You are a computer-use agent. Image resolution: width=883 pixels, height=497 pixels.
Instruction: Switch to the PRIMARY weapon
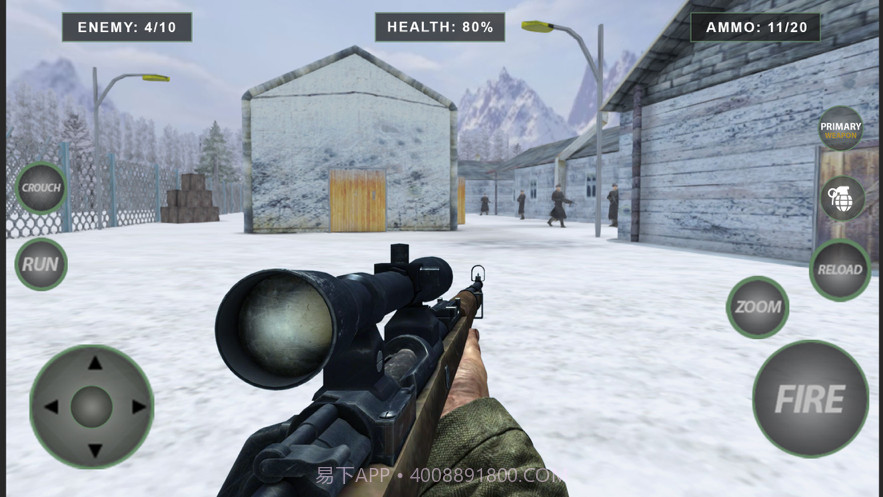(x=841, y=128)
